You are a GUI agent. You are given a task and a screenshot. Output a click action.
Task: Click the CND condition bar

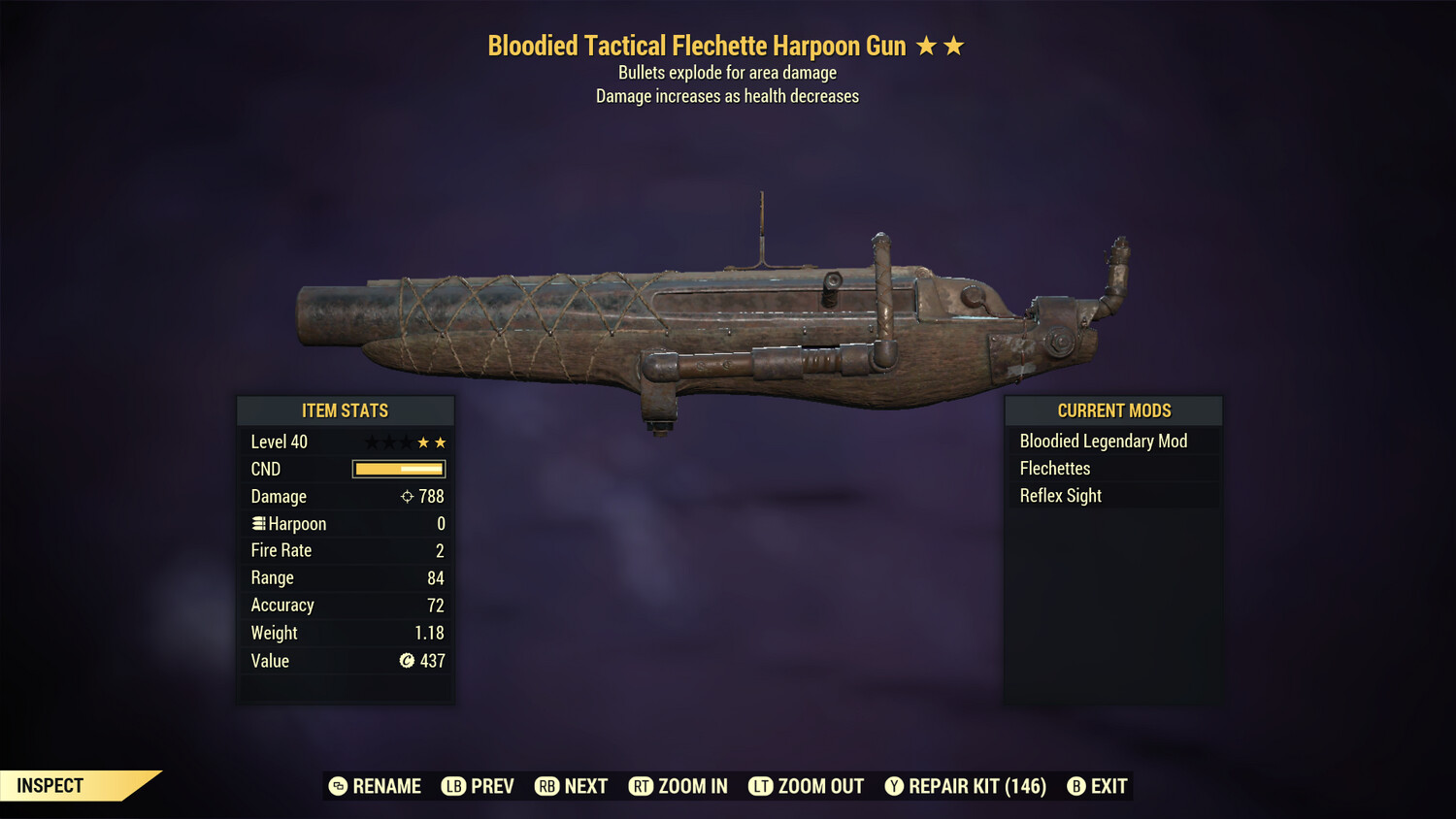pos(399,469)
